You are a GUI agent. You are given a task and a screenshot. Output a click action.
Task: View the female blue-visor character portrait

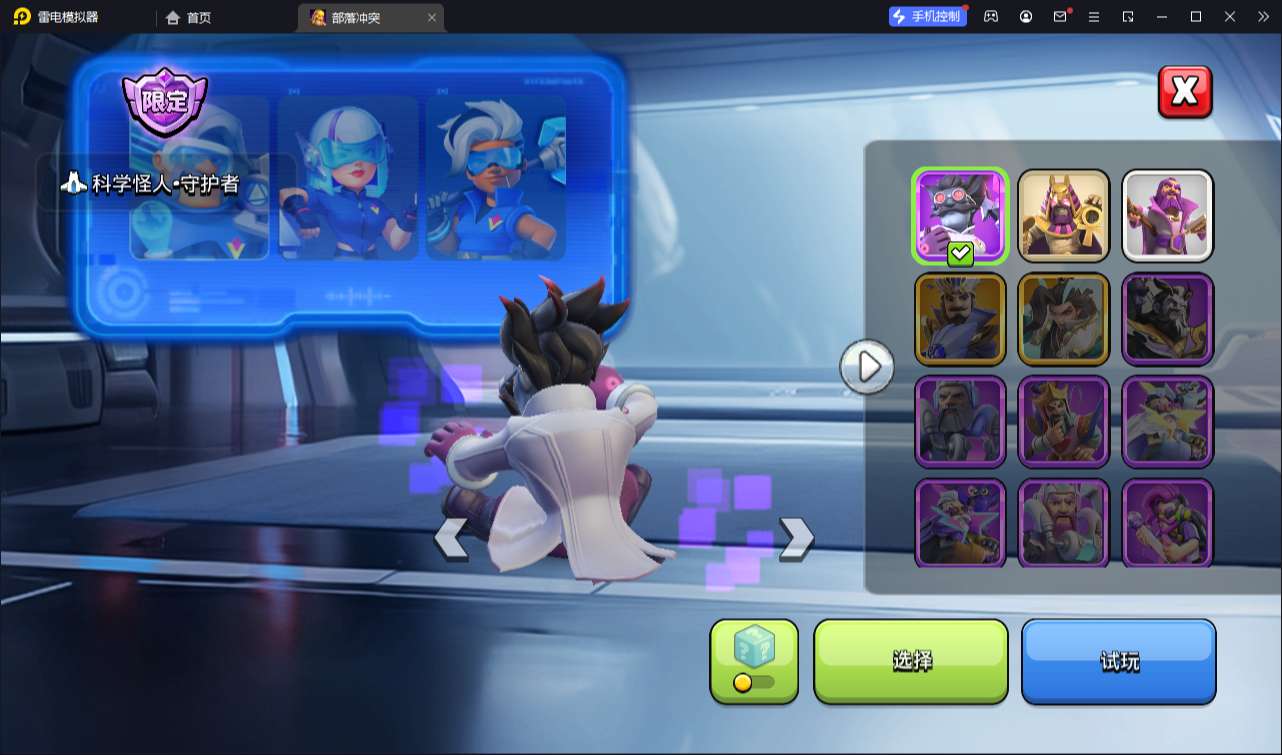point(348,178)
